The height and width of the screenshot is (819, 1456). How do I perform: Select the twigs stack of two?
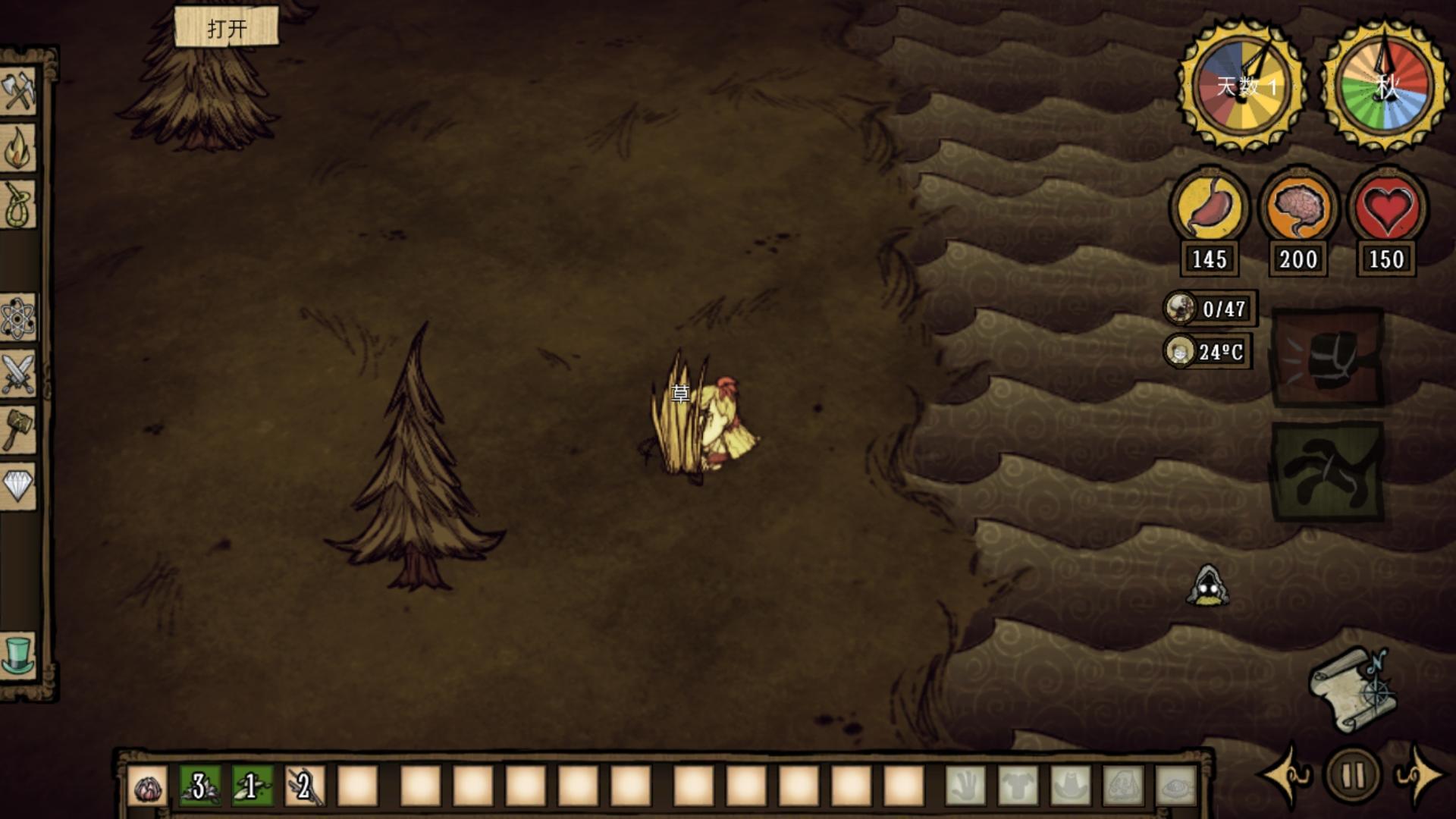coord(305,787)
